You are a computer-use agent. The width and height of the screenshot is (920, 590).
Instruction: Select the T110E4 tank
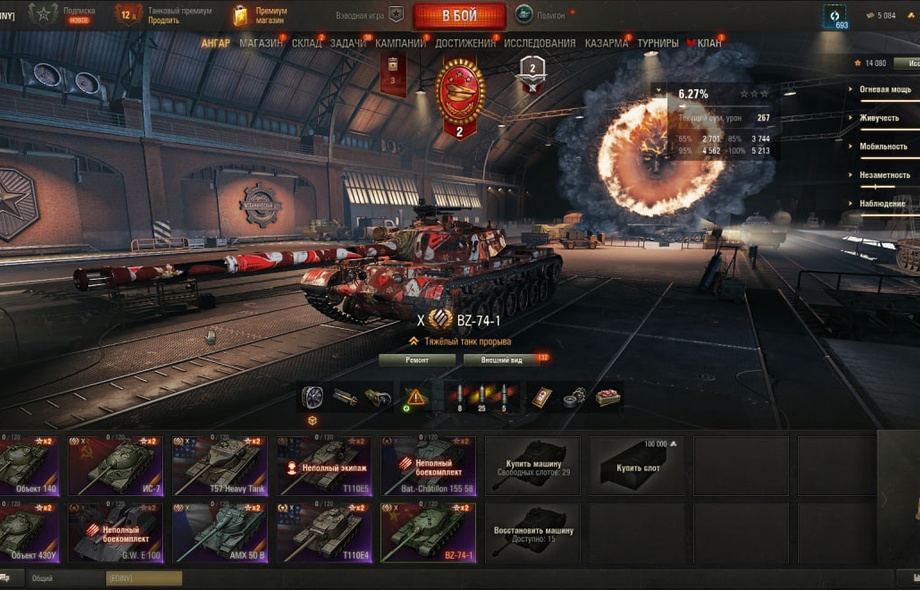pos(323,533)
